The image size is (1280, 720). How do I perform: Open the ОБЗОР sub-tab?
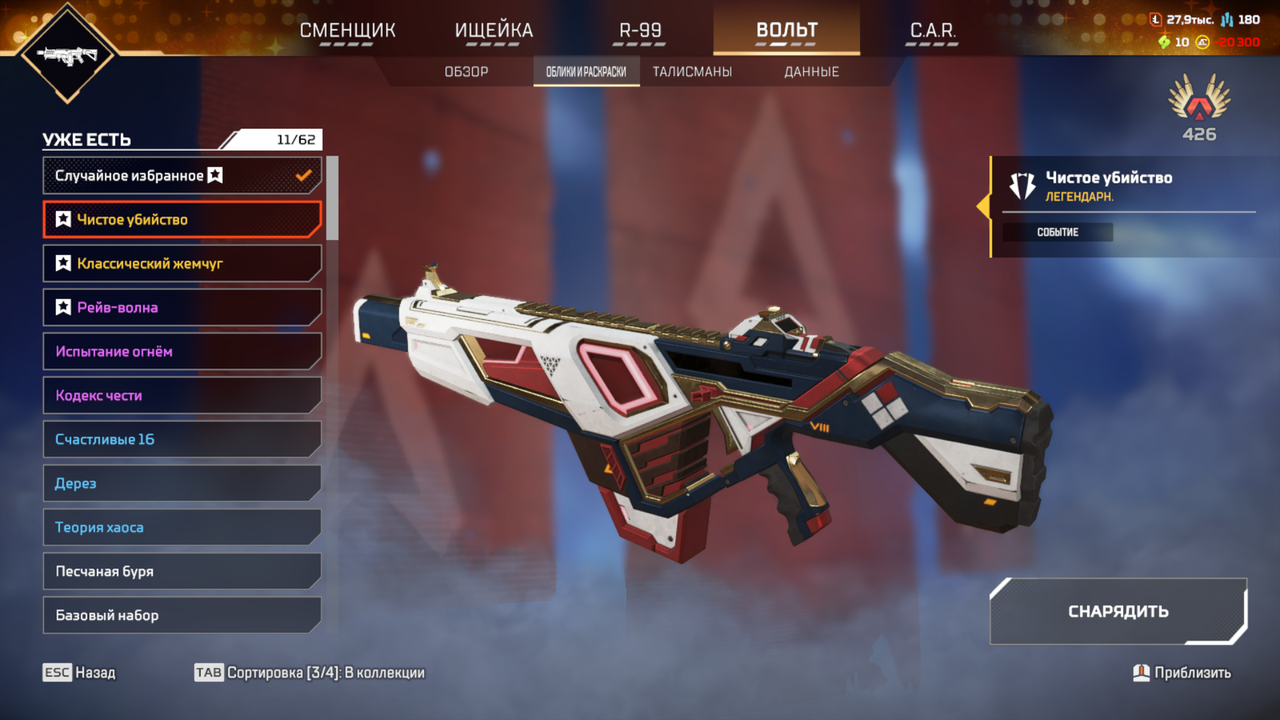point(466,72)
